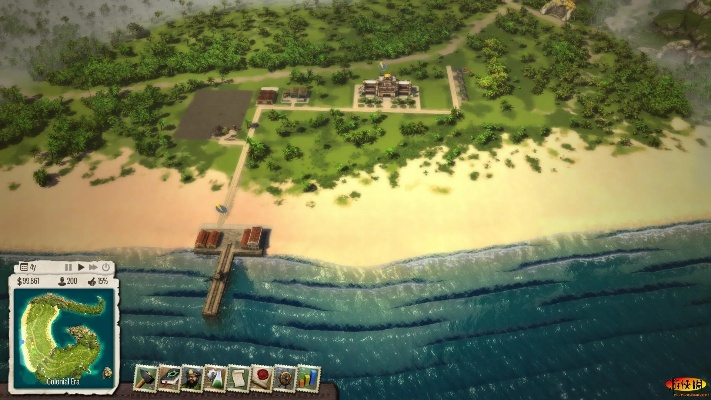Show the bar chart overlays stamp

coord(308,378)
